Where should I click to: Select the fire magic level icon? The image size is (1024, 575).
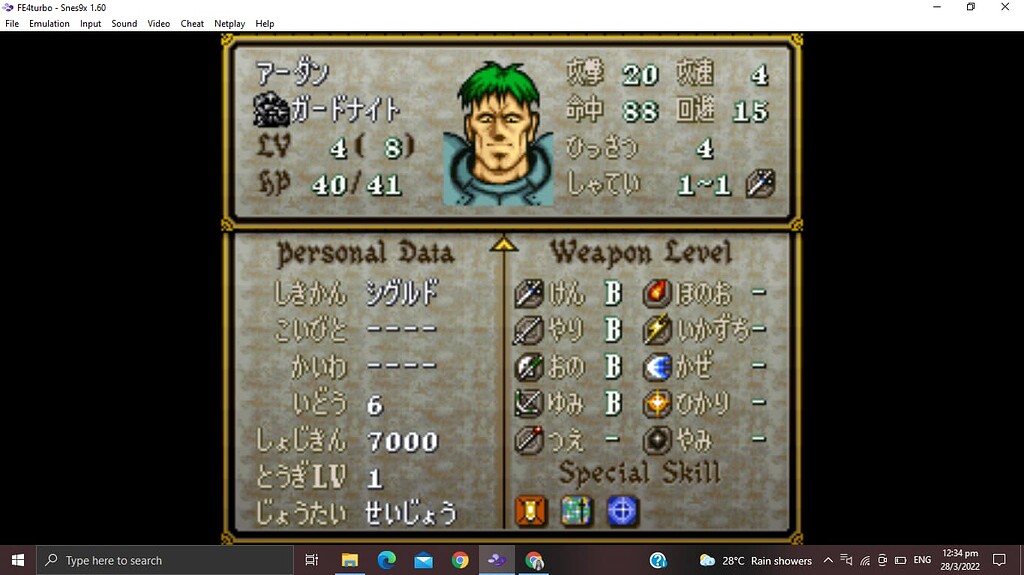[x=657, y=293]
